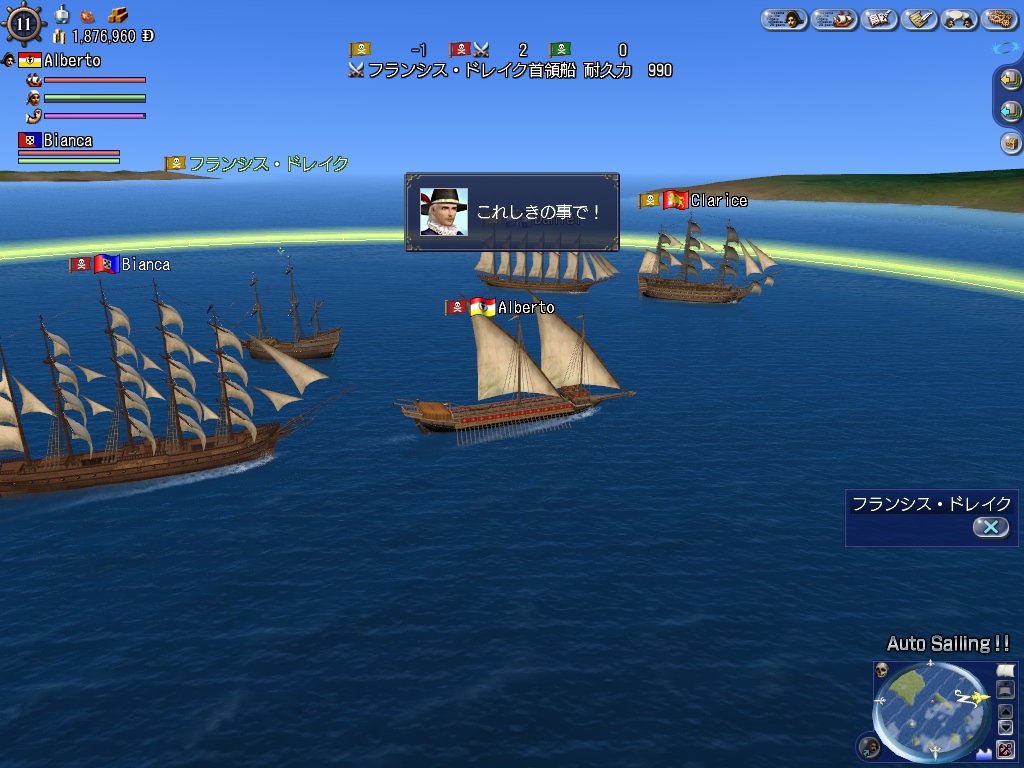Open the scroll and feather quest notes
1024x768 pixels.
click(x=919, y=19)
